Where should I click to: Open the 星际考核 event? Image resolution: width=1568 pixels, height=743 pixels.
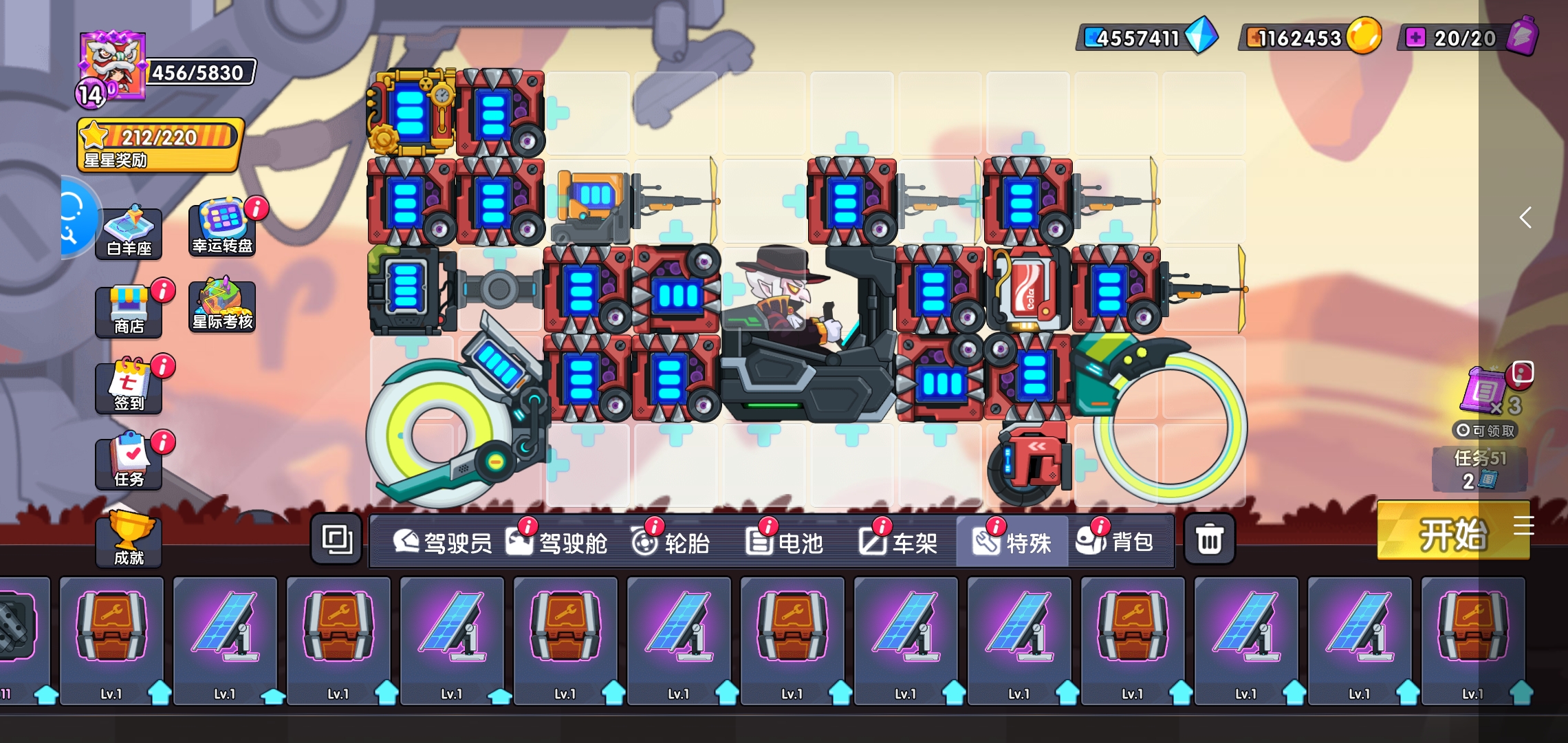tap(222, 306)
